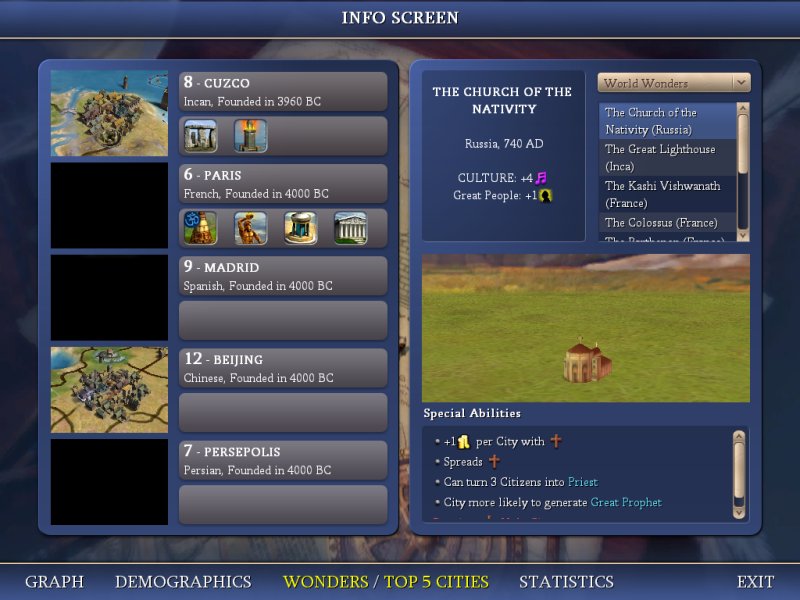The width and height of the screenshot is (800, 600).
Task: Select The Kashi Vishwanath (France) entry
Action: tap(667, 194)
